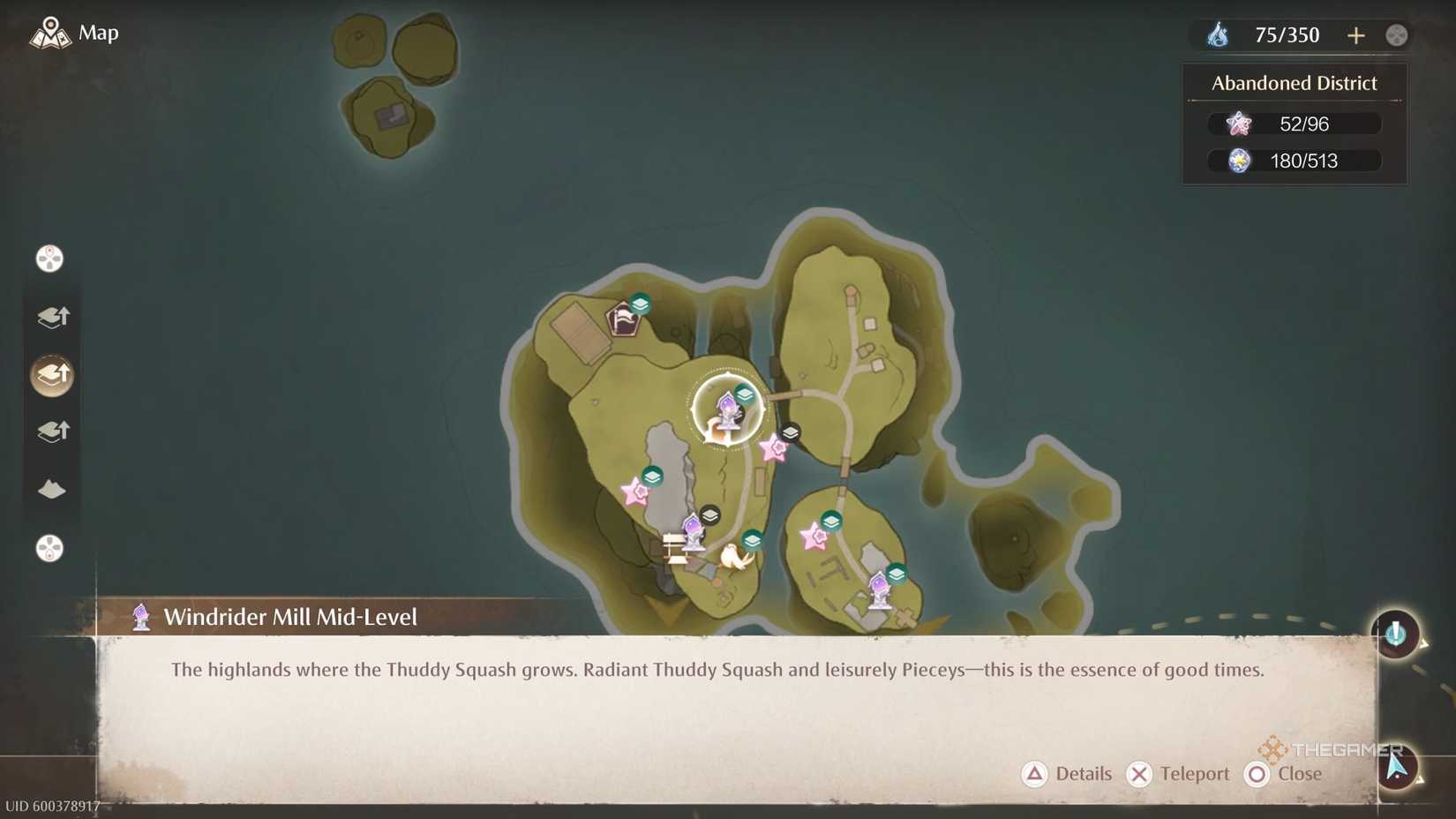Switch to the upper map floor layer

(52, 318)
